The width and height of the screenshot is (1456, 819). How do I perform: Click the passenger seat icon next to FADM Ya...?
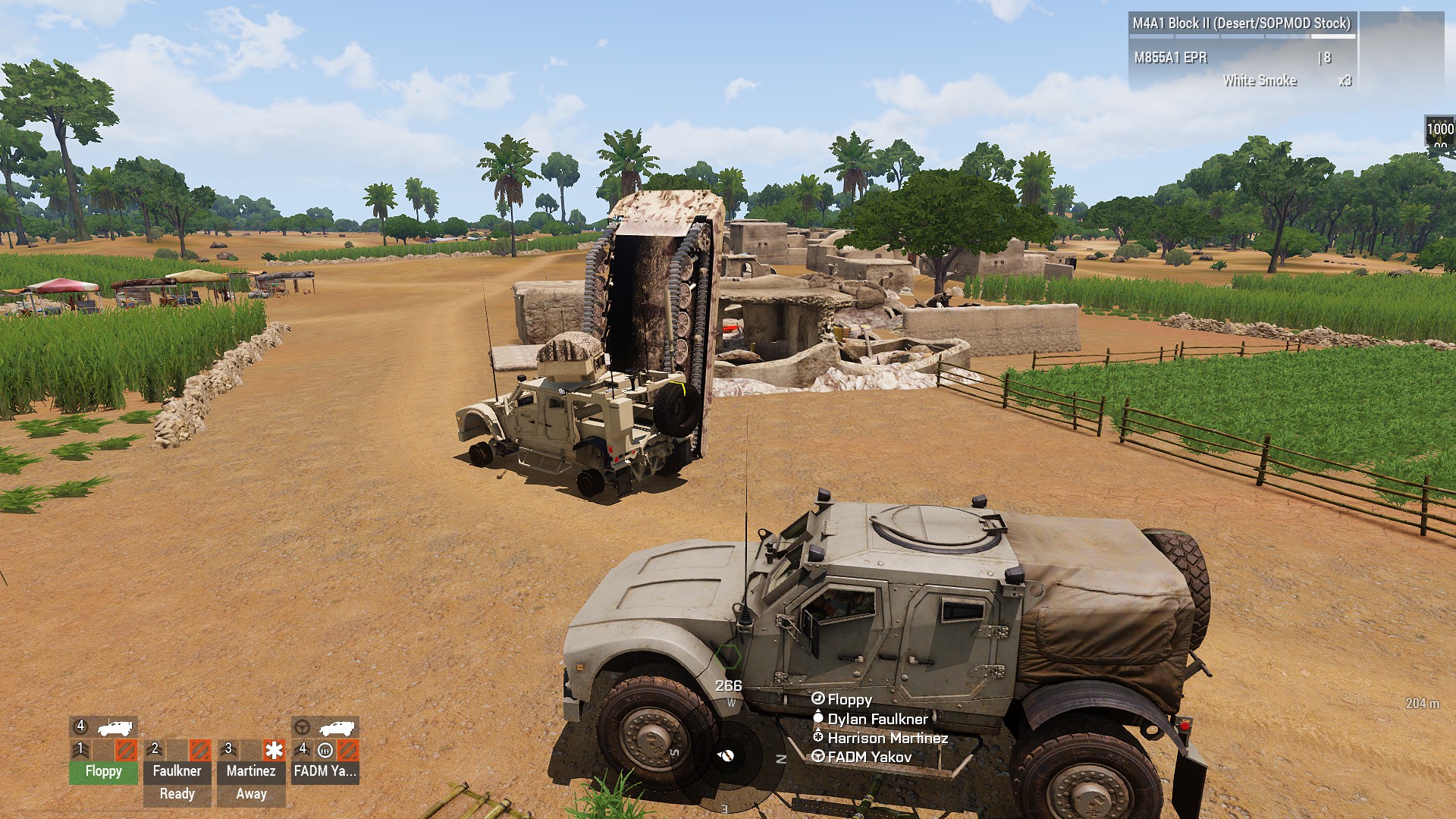tap(326, 752)
